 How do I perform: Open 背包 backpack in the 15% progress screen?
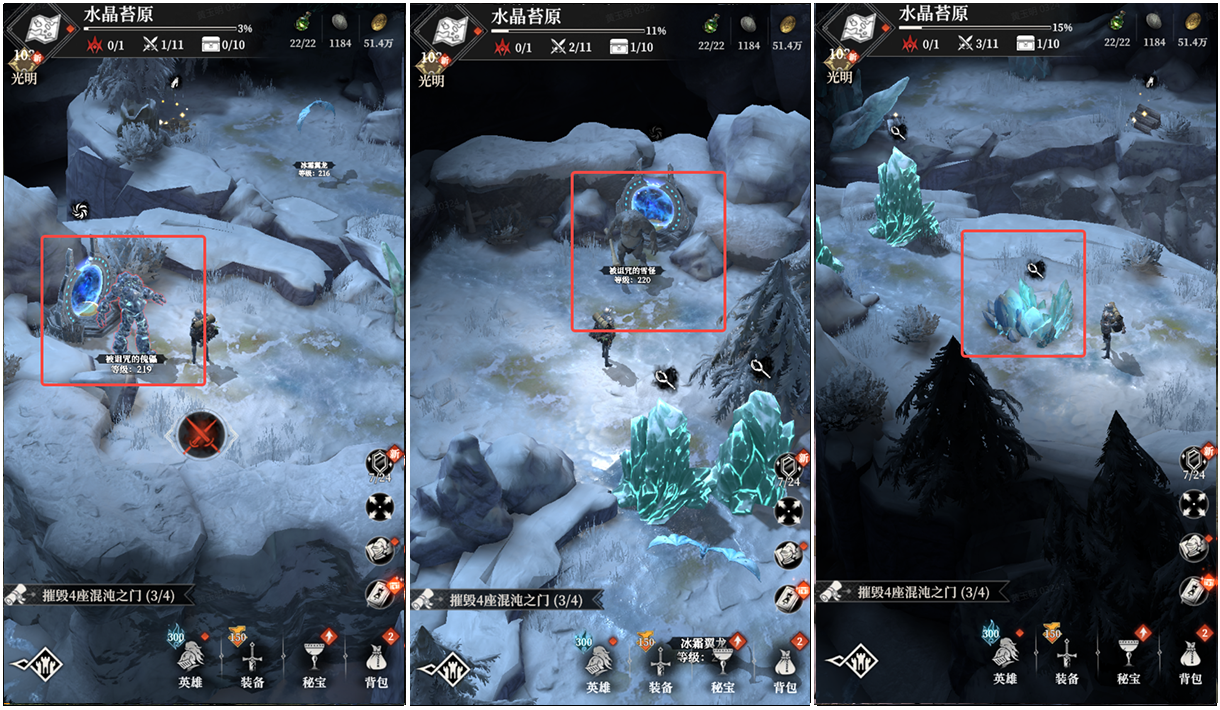1189,664
